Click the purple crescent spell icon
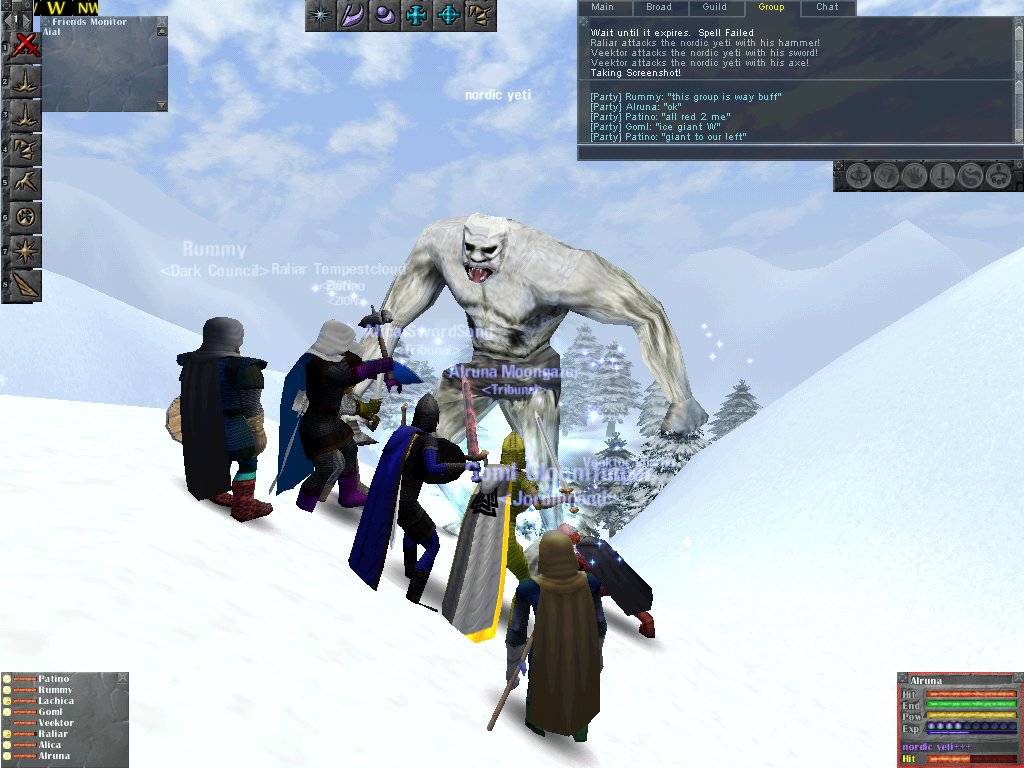 pyautogui.click(x=353, y=16)
